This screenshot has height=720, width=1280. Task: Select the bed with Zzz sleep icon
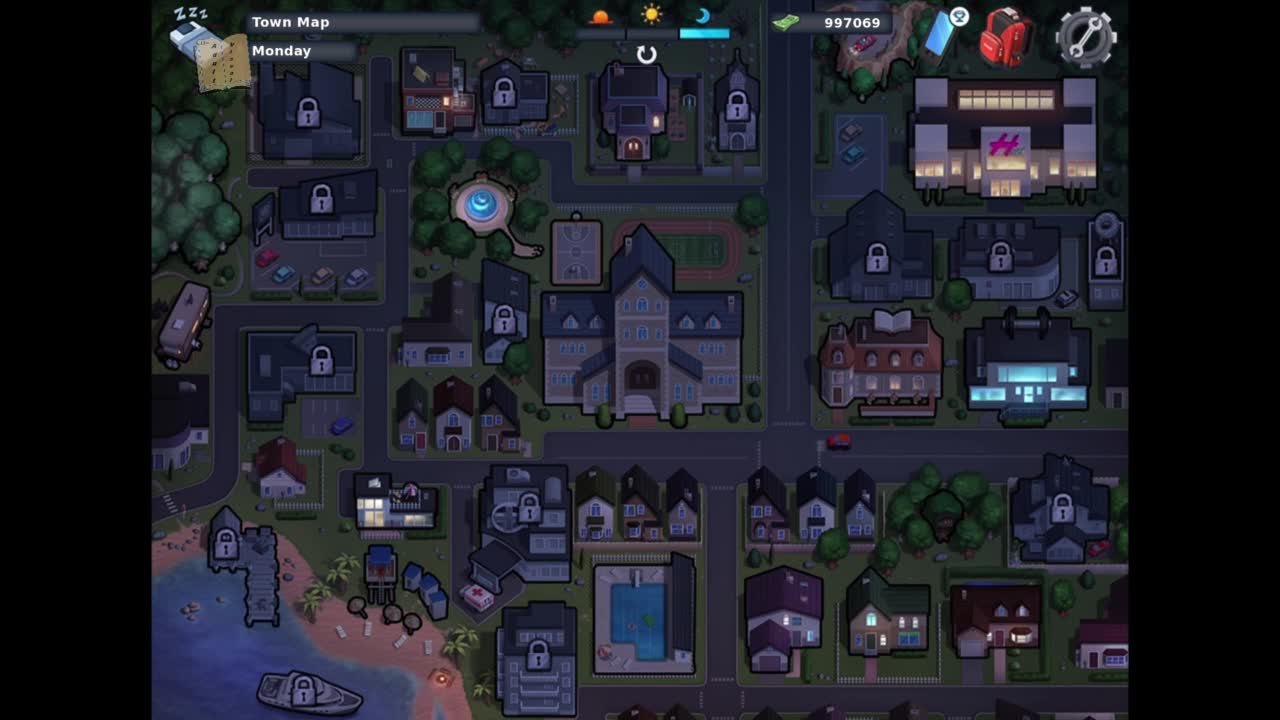tap(191, 32)
